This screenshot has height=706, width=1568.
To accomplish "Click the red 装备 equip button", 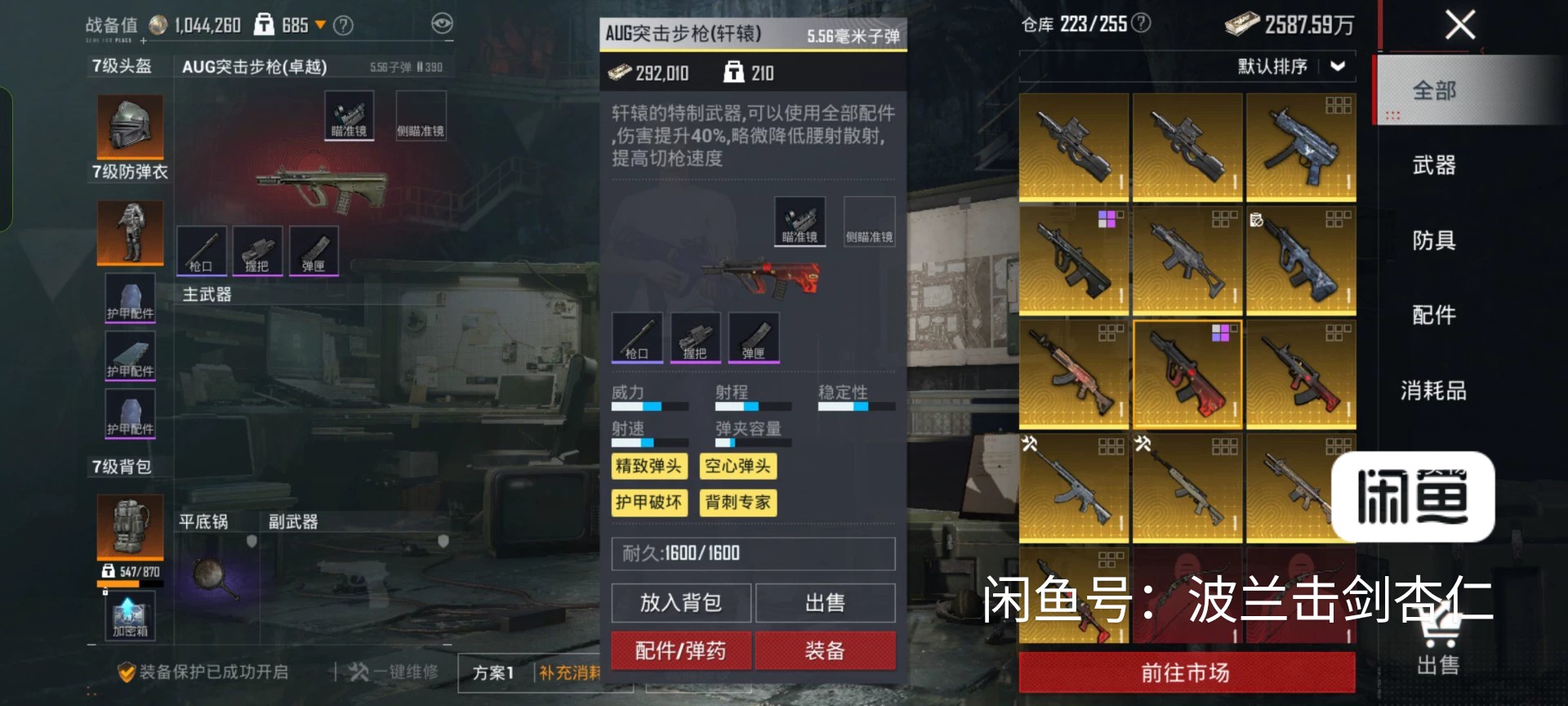I will click(x=825, y=650).
